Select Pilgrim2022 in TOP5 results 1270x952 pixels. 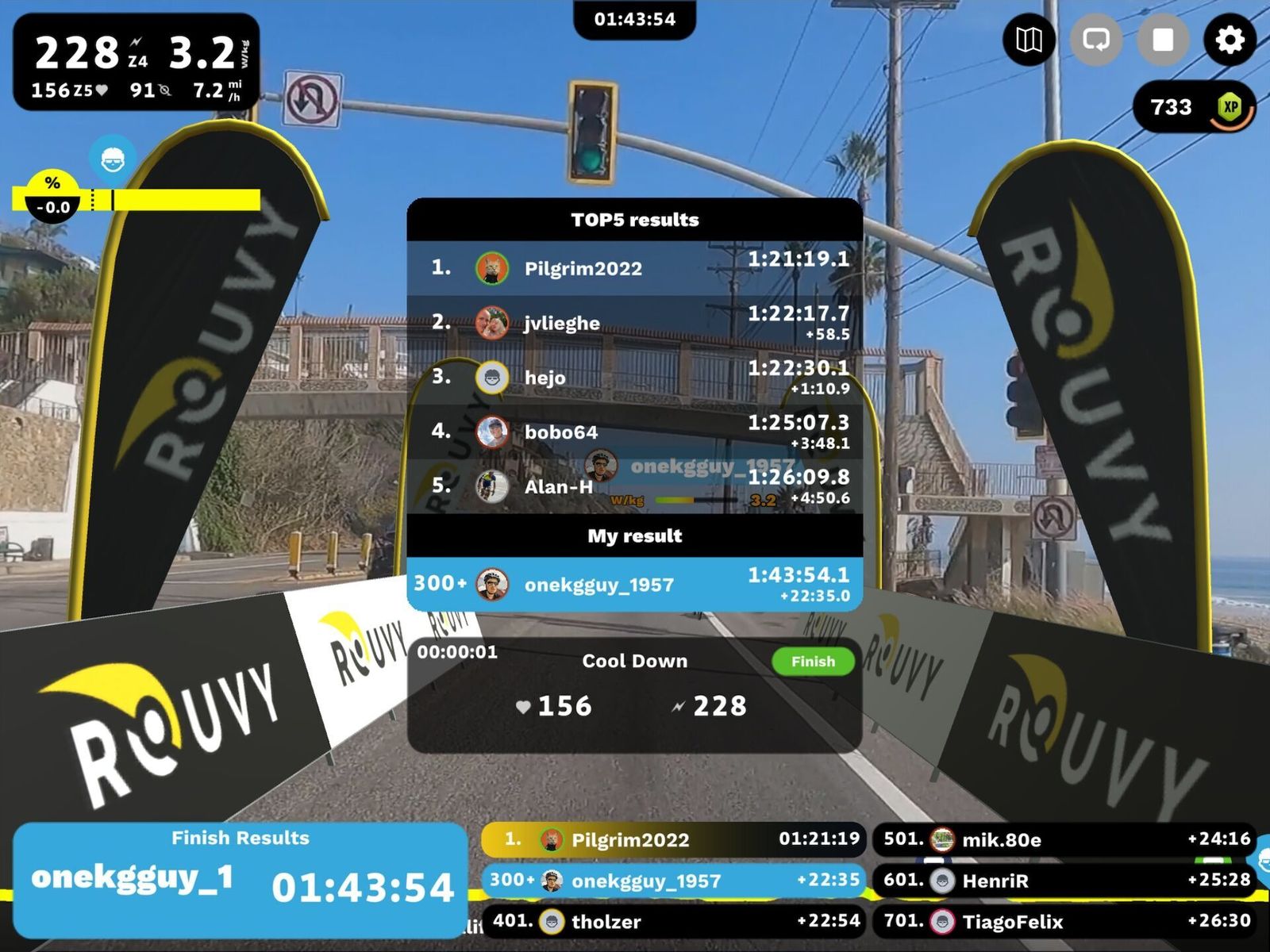coord(634,268)
